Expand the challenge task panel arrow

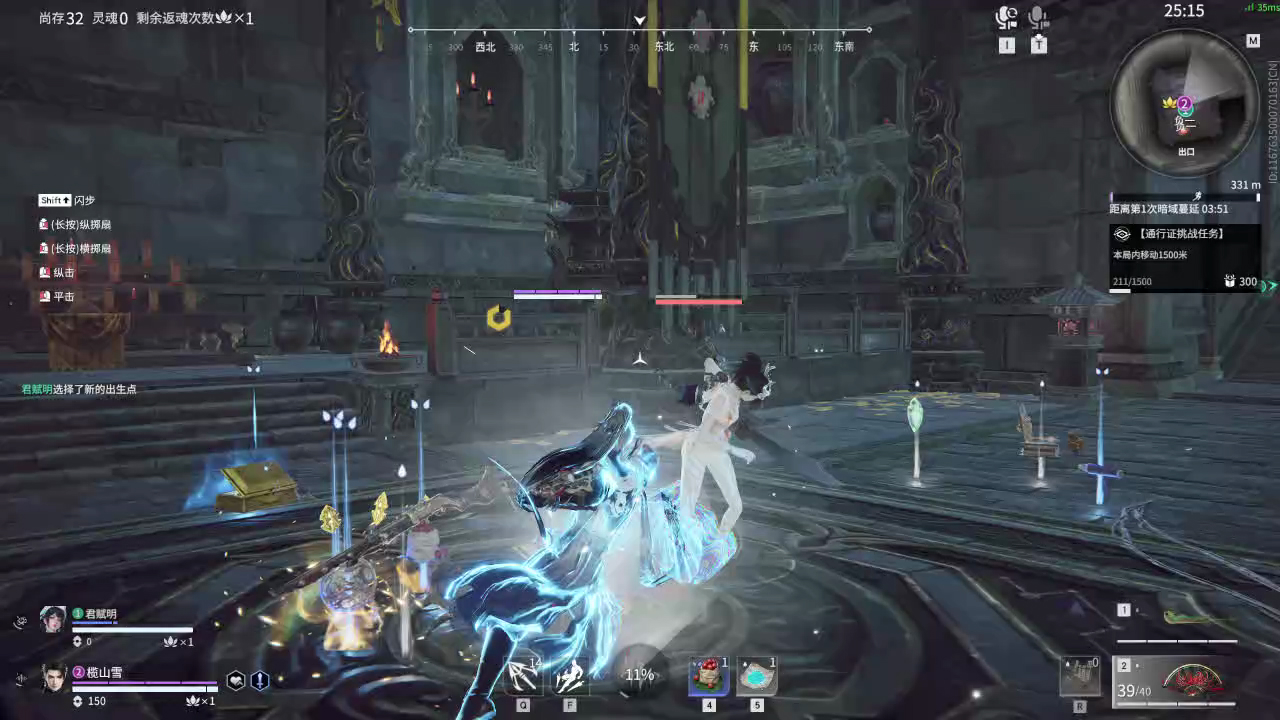click(1271, 287)
